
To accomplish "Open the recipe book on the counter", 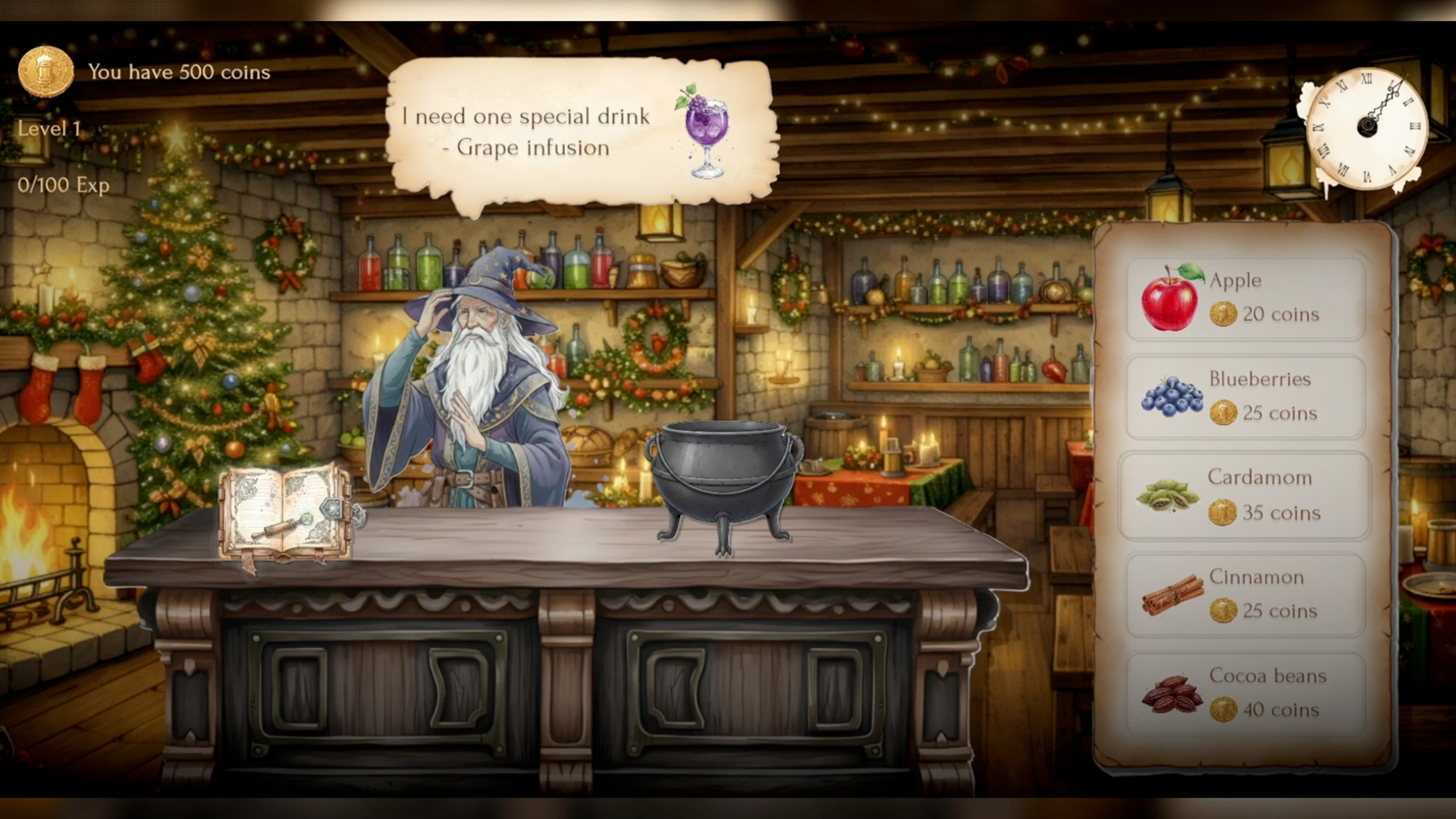I will point(284,510).
